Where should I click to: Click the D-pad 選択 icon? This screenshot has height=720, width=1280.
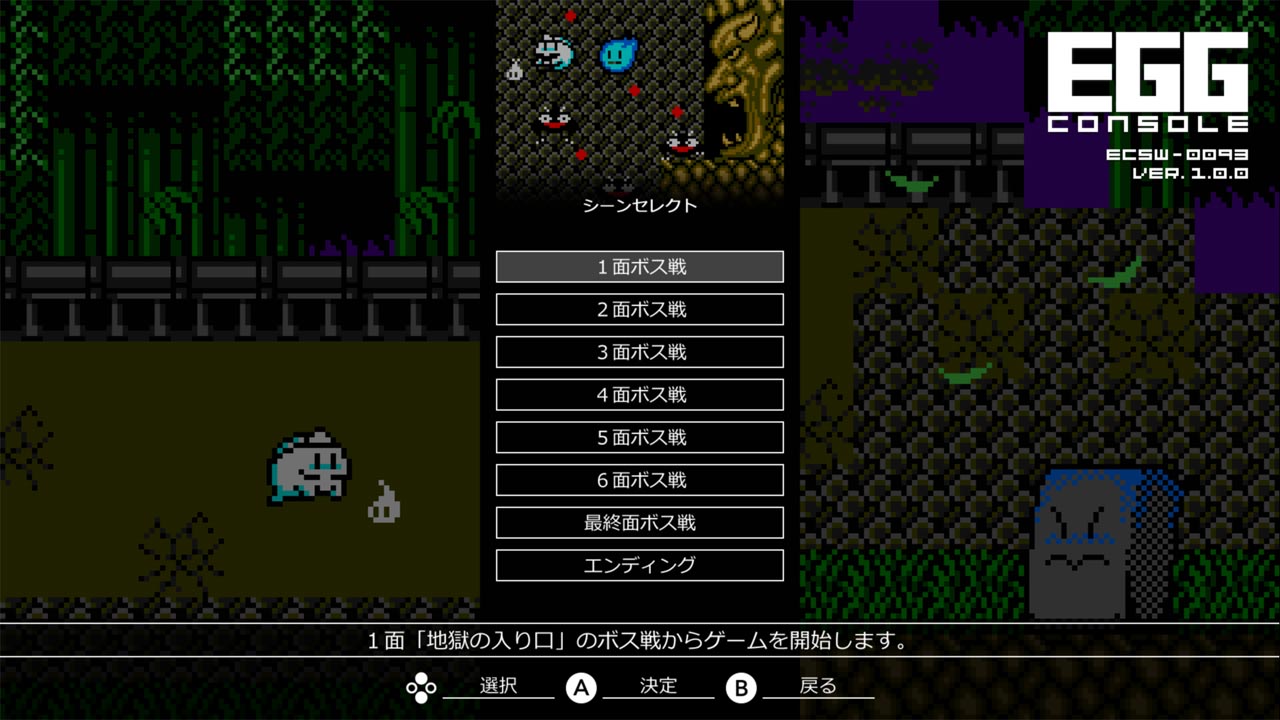pos(421,686)
